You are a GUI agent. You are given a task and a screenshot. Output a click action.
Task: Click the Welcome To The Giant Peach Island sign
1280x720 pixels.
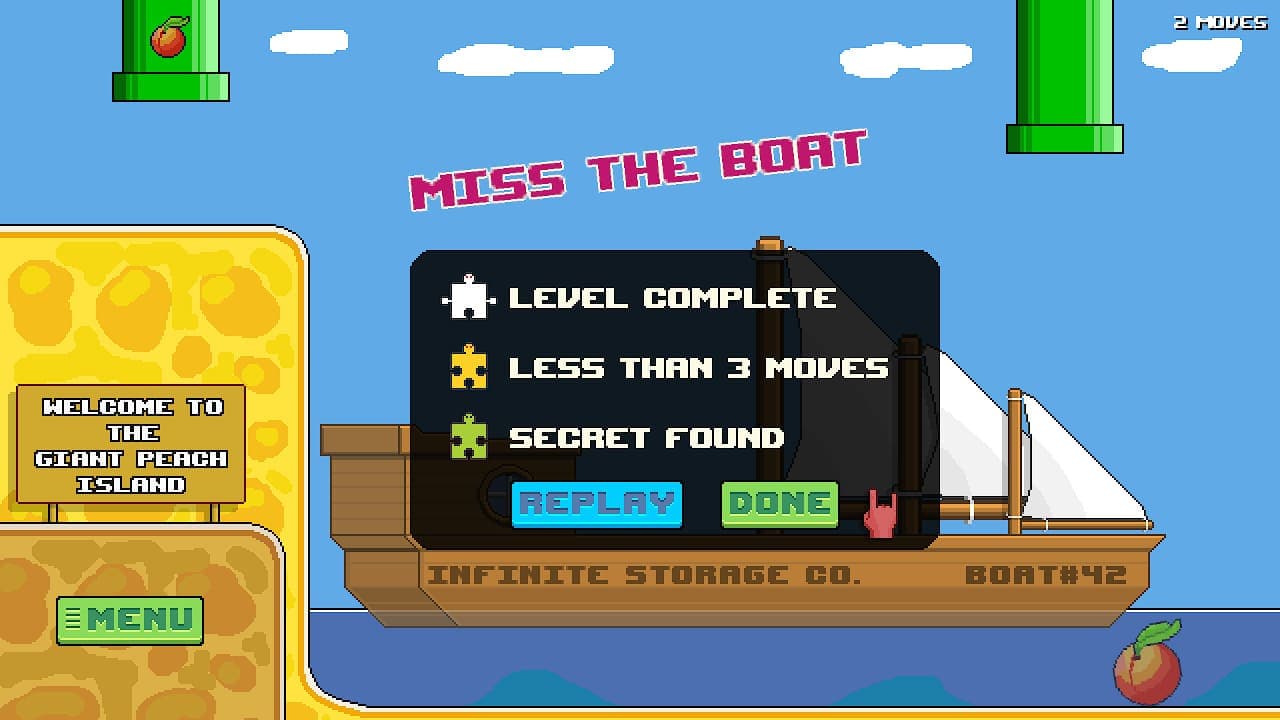[x=133, y=439]
